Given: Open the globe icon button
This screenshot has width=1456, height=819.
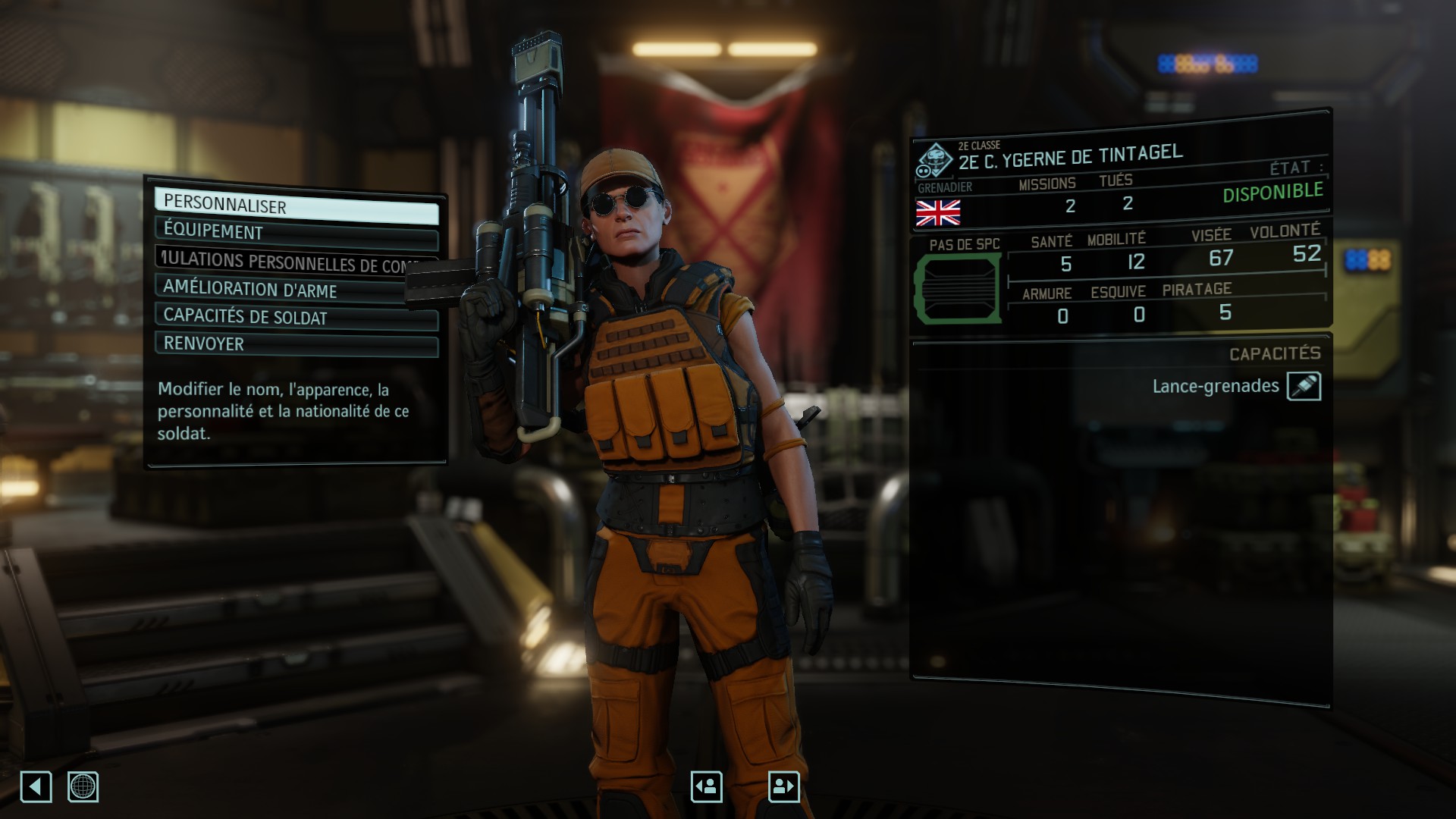Looking at the screenshot, I should (x=83, y=786).
